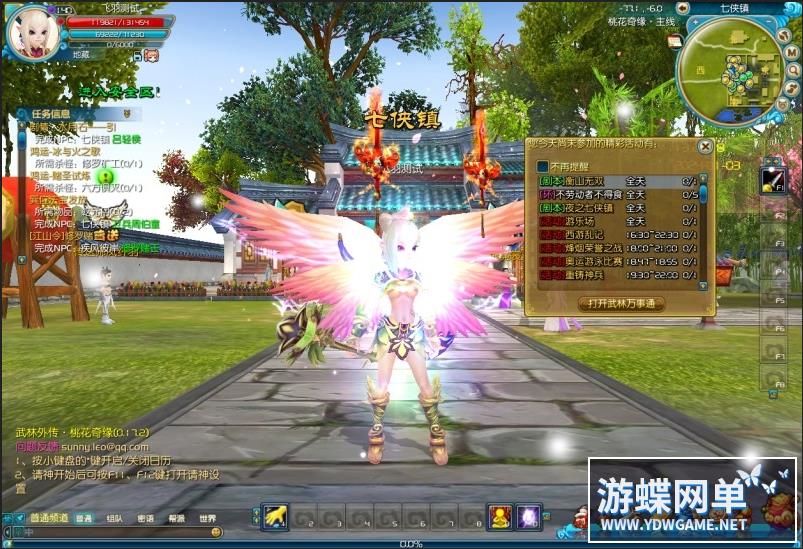Switch chat to the 组队 channel
This screenshot has width=803, height=549.
[x=115, y=518]
